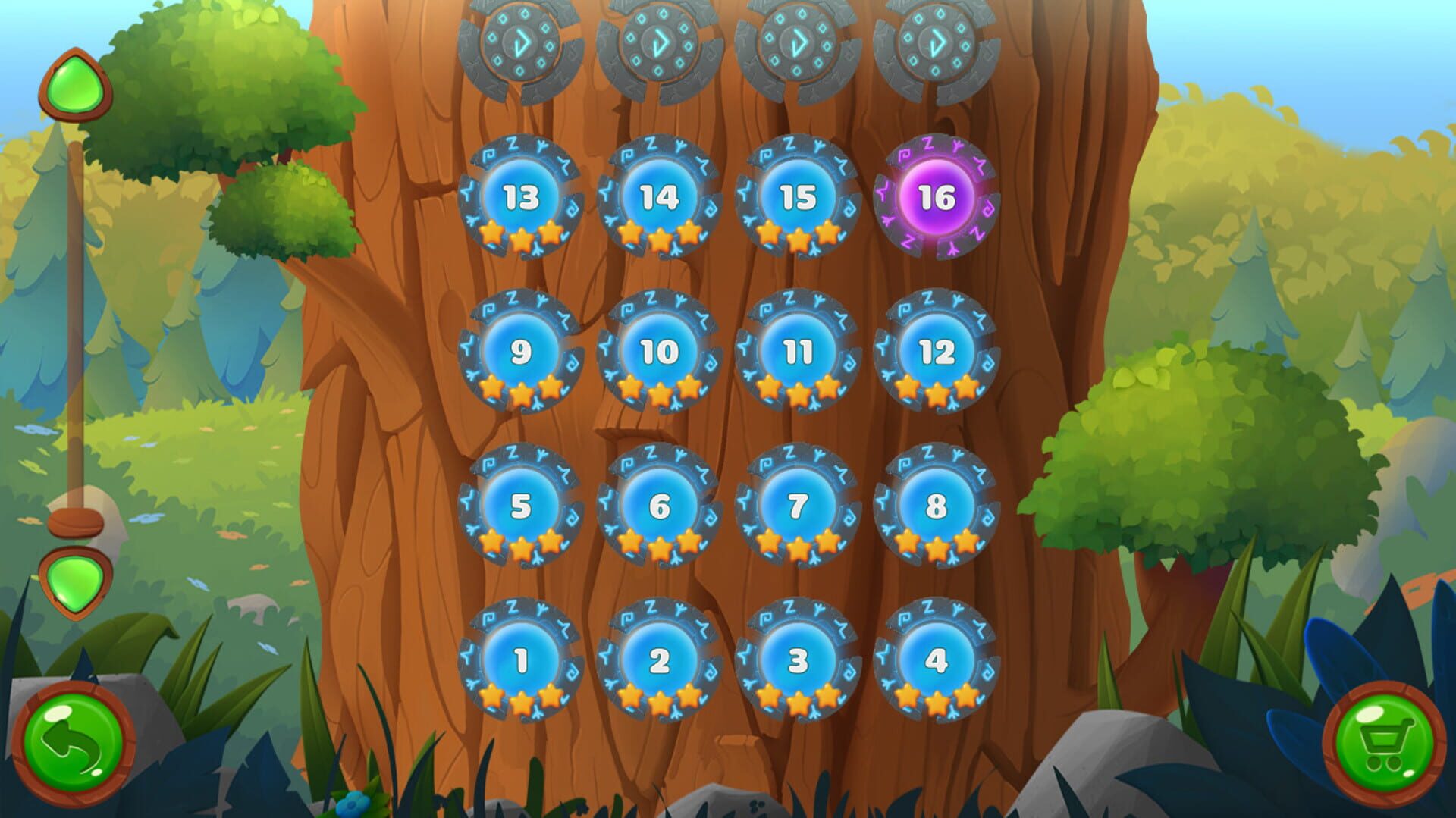Play level 8

pos(937,508)
